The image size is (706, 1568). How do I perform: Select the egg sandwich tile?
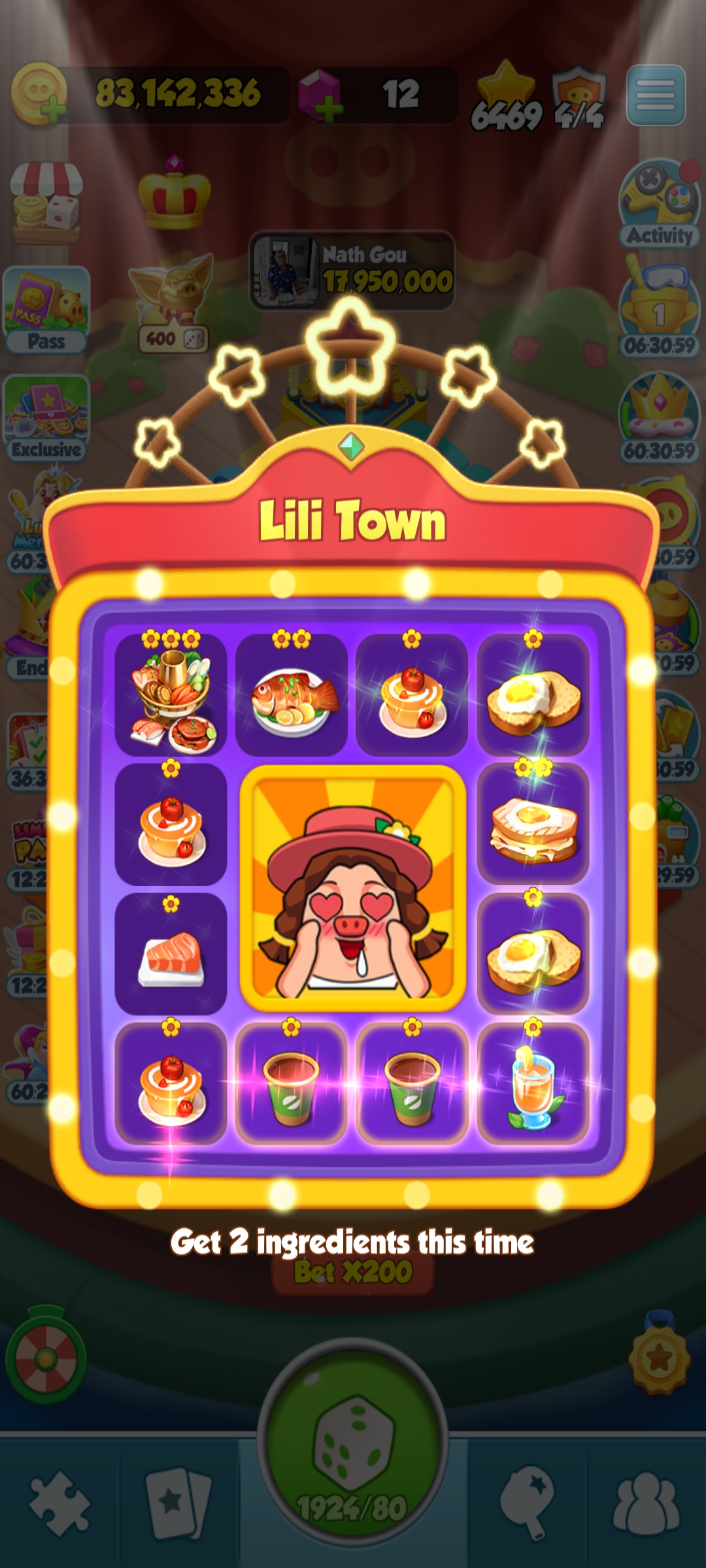coord(533,823)
